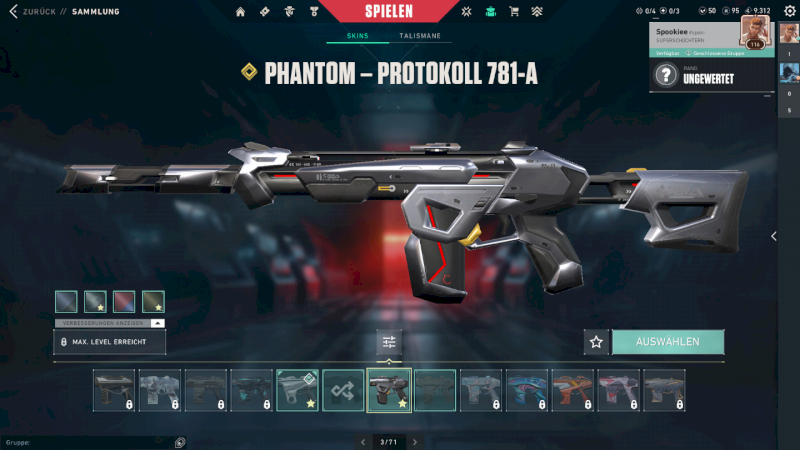
Task: Choose the red color variant swatch
Action: coord(124,301)
